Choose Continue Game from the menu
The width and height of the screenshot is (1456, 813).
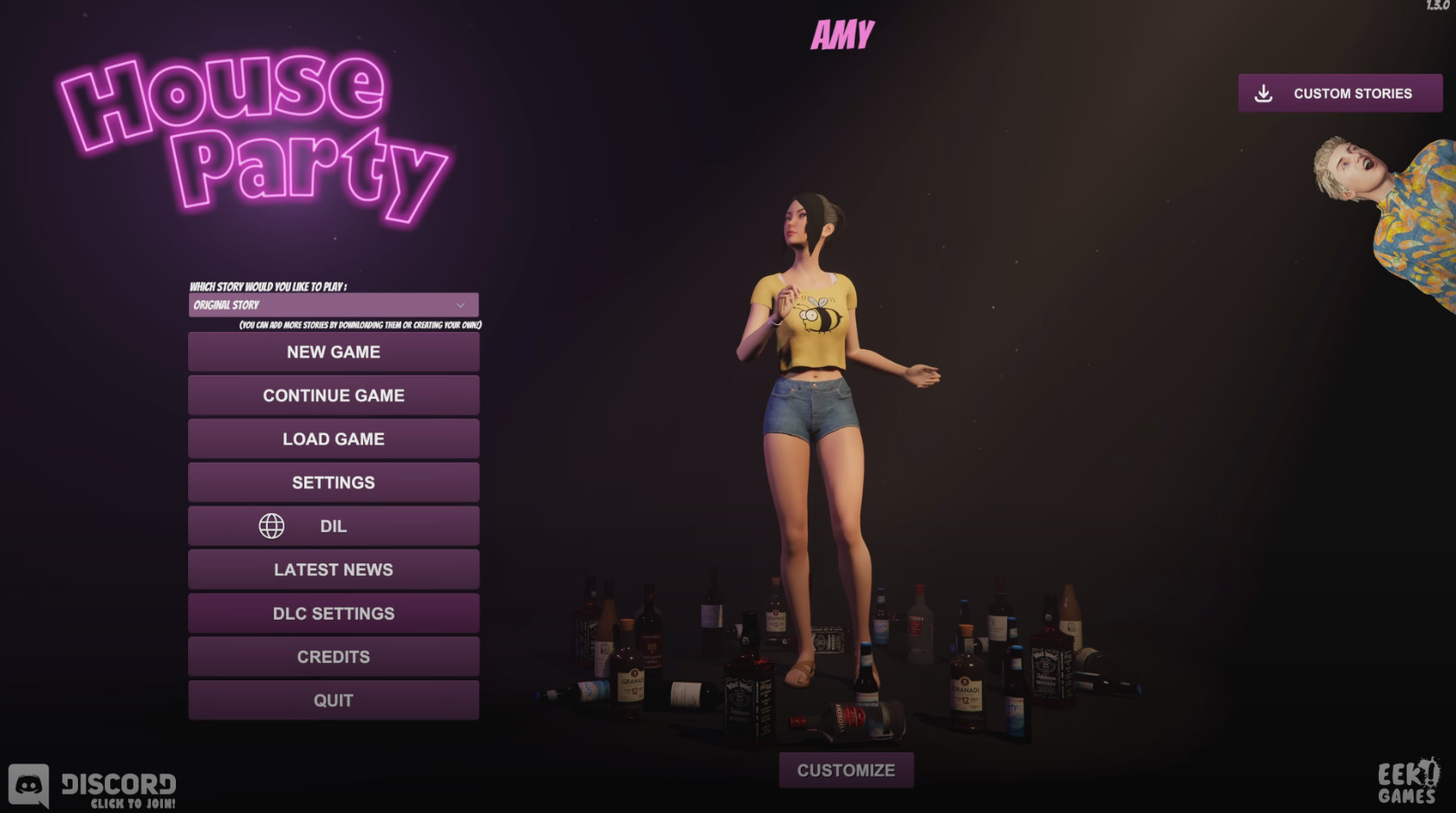(x=334, y=395)
